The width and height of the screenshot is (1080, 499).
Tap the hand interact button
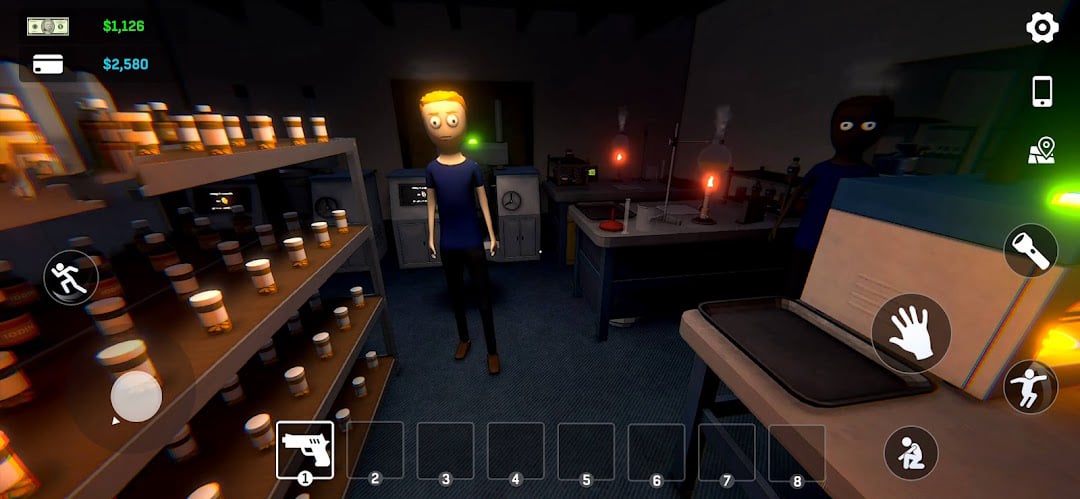click(910, 334)
